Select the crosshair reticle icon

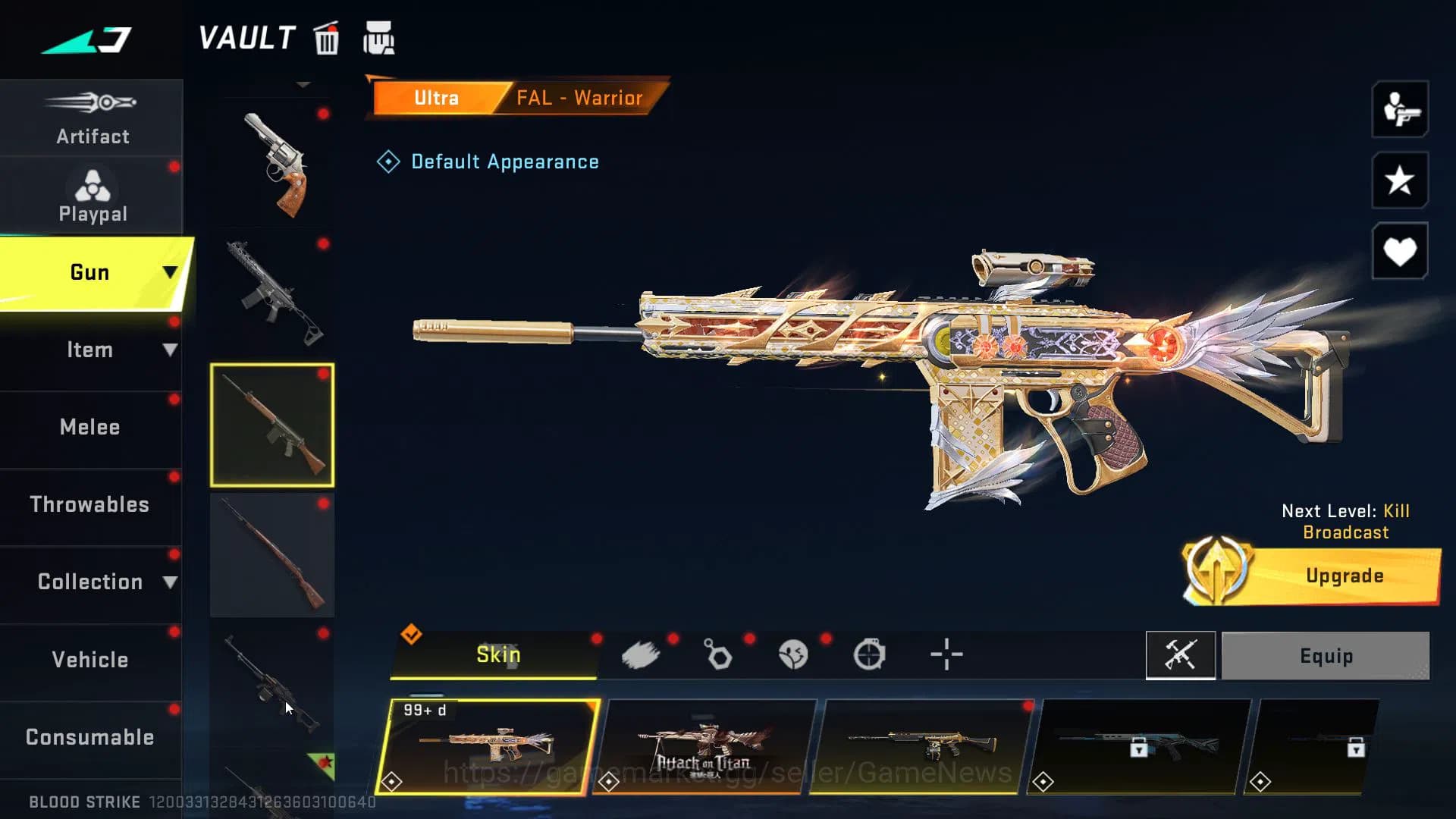(947, 654)
